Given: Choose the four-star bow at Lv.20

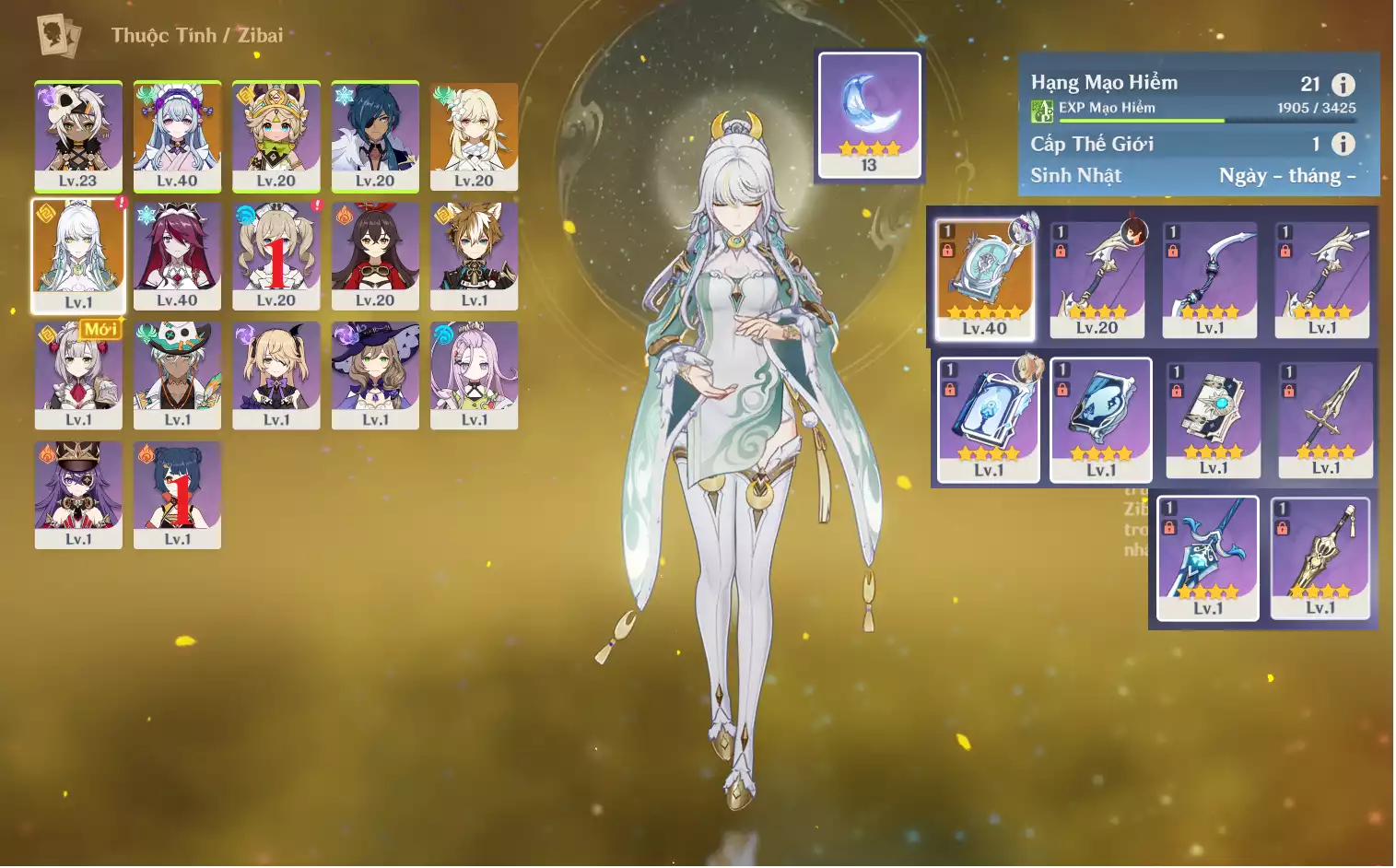Looking at the screenshot, I should [x=1097, y=278].
